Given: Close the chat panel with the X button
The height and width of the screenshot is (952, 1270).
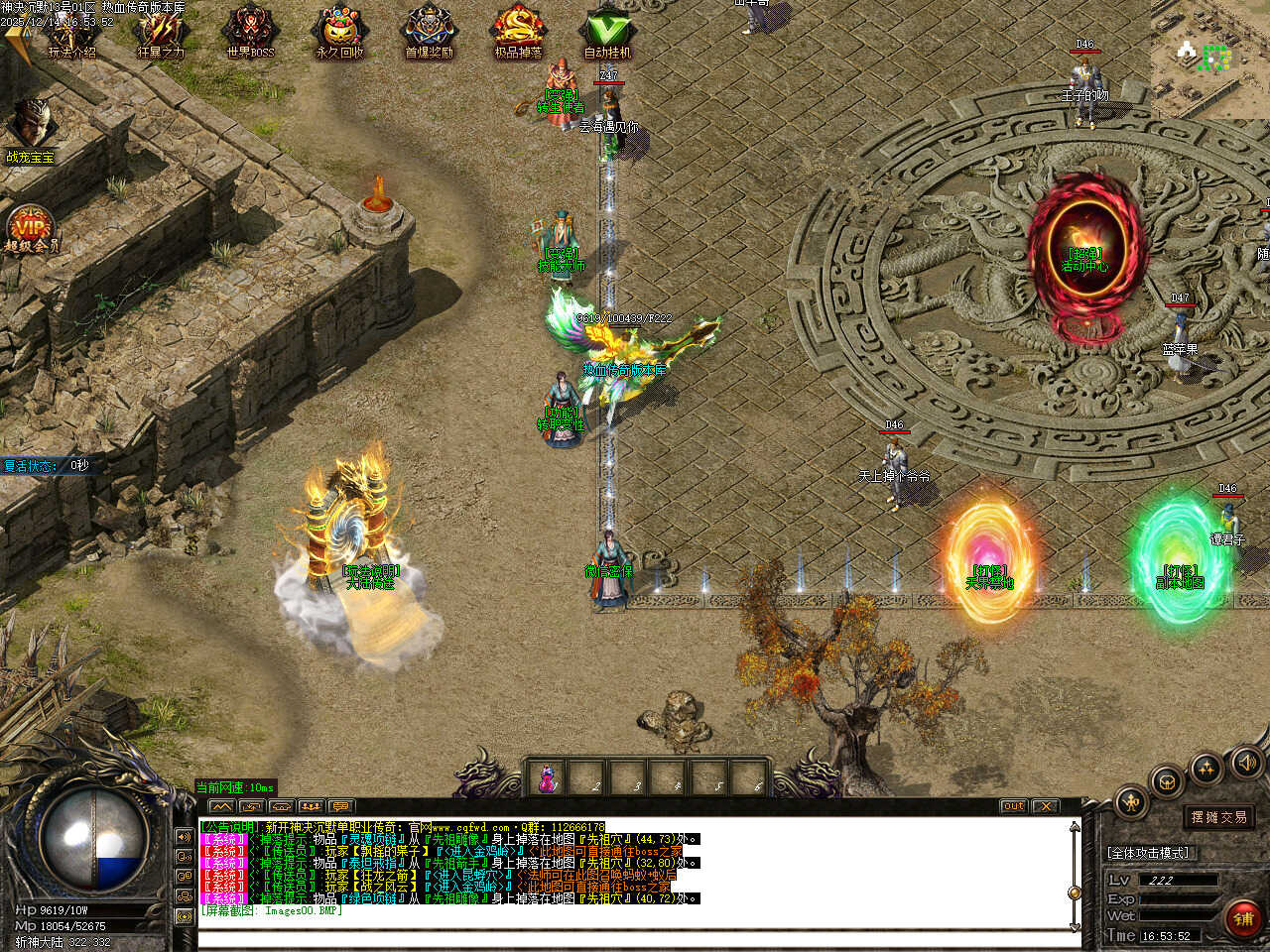Looking at the screenshot, I should coord(1046,806).
